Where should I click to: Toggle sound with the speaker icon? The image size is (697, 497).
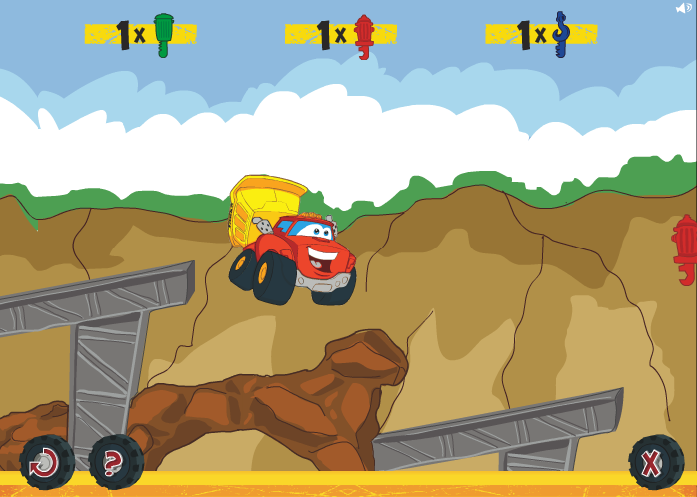click(684, 8)
